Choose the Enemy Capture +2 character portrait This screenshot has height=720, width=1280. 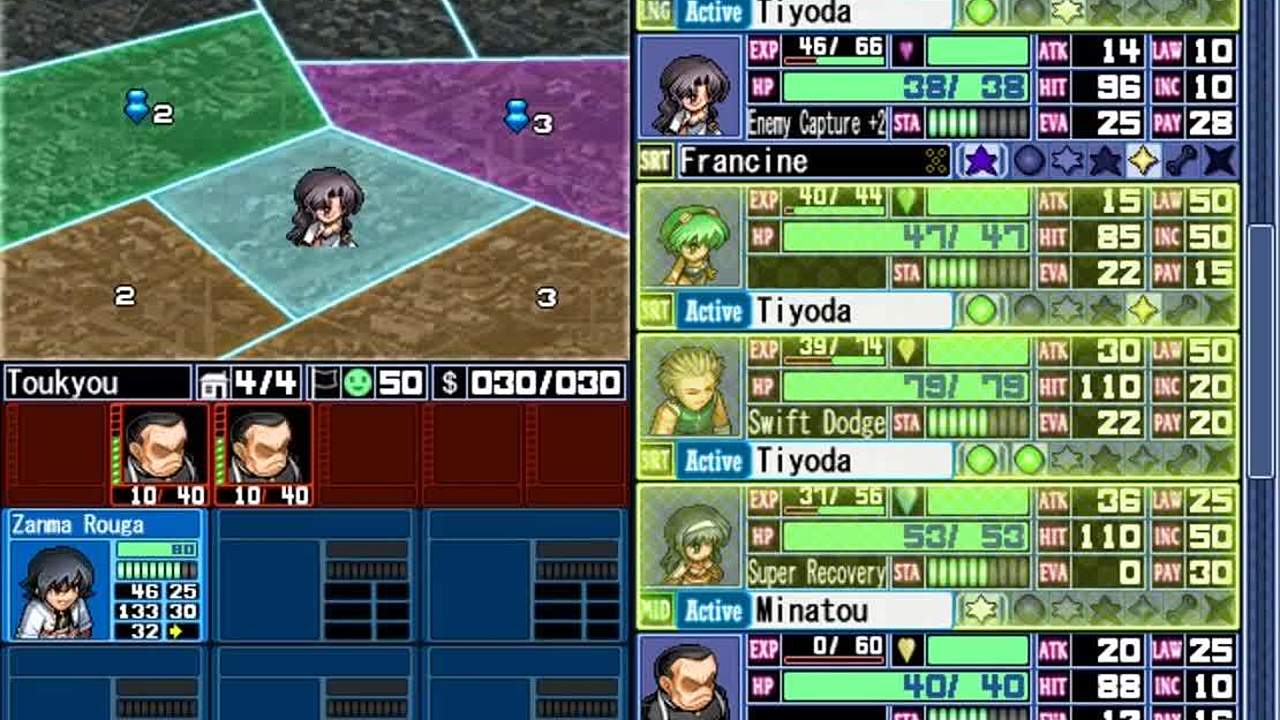coord(691,87)
